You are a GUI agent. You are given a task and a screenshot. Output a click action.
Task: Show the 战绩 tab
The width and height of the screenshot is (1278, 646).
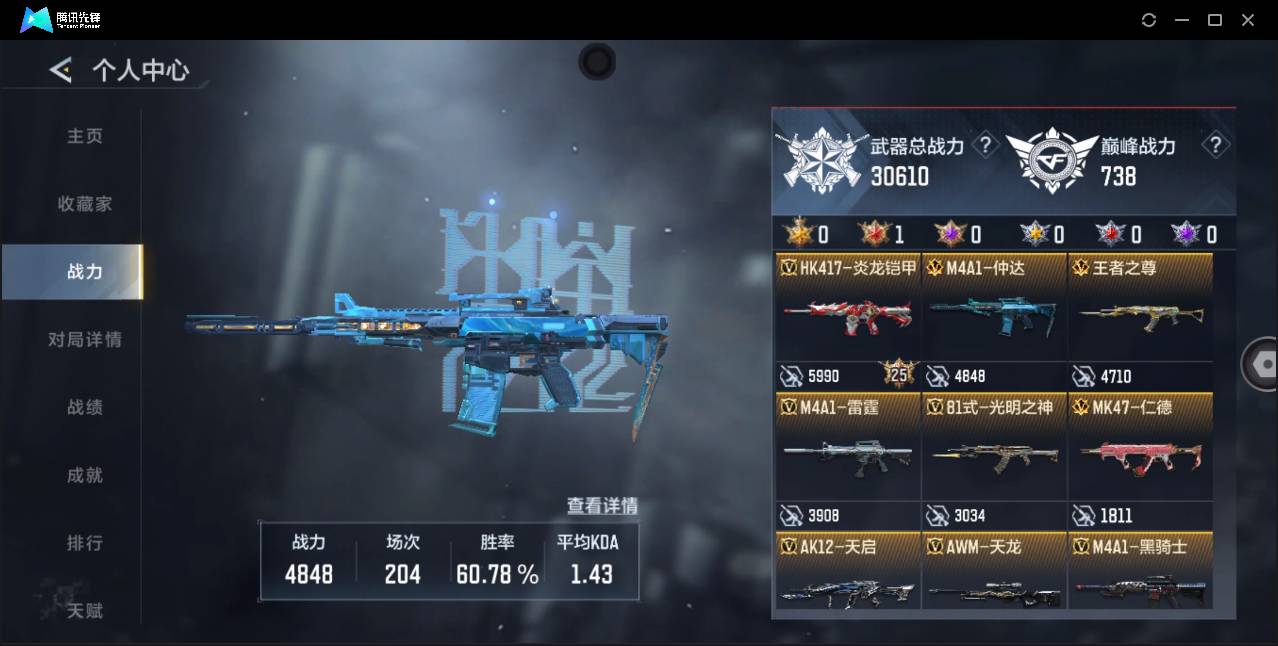click(x=85, y=408)
